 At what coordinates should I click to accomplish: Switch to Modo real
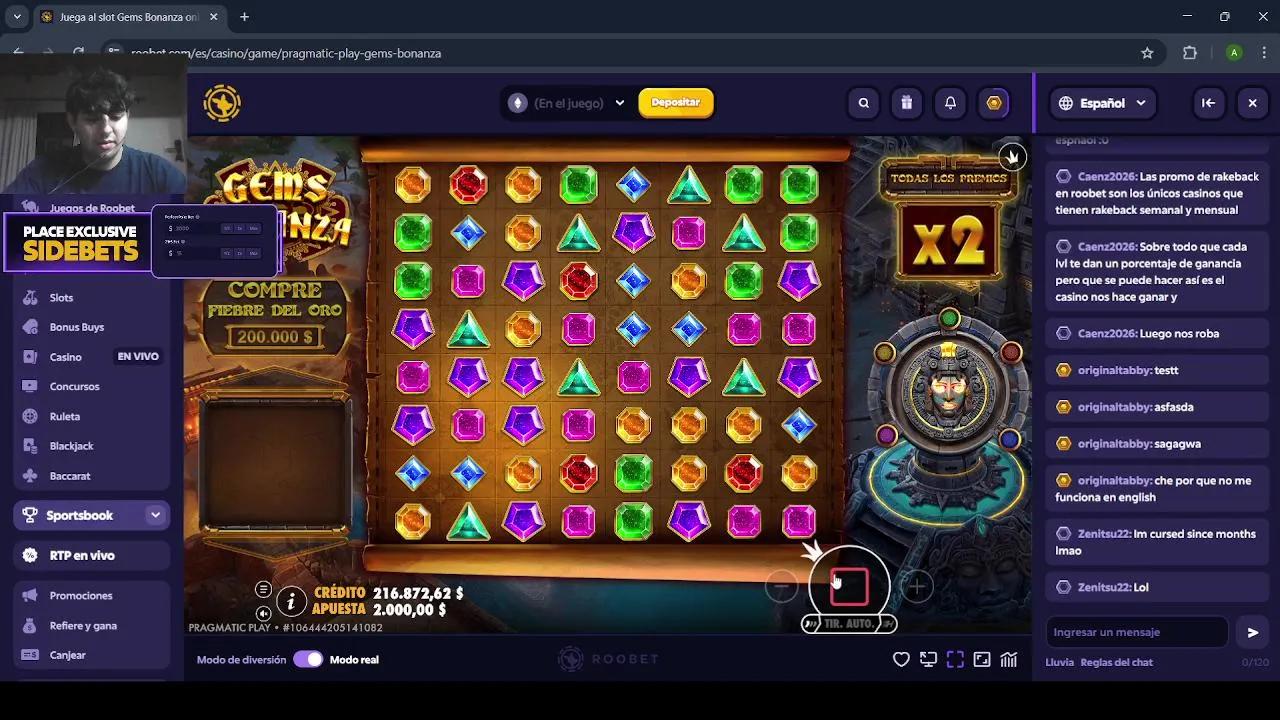click(x=310, y=659)
